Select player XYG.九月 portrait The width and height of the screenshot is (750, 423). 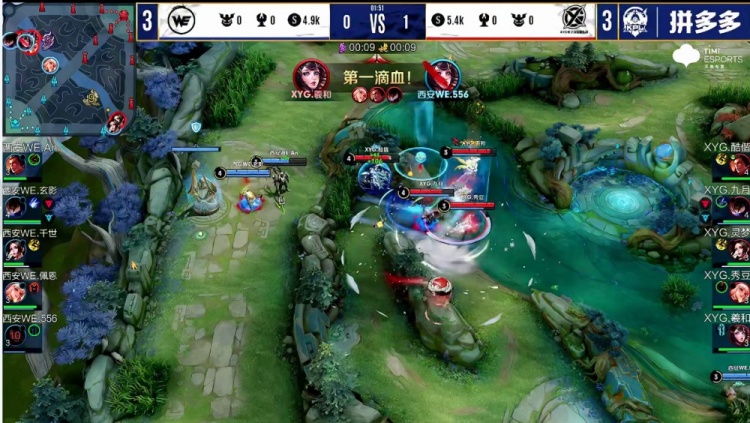[x=737, y=207]
